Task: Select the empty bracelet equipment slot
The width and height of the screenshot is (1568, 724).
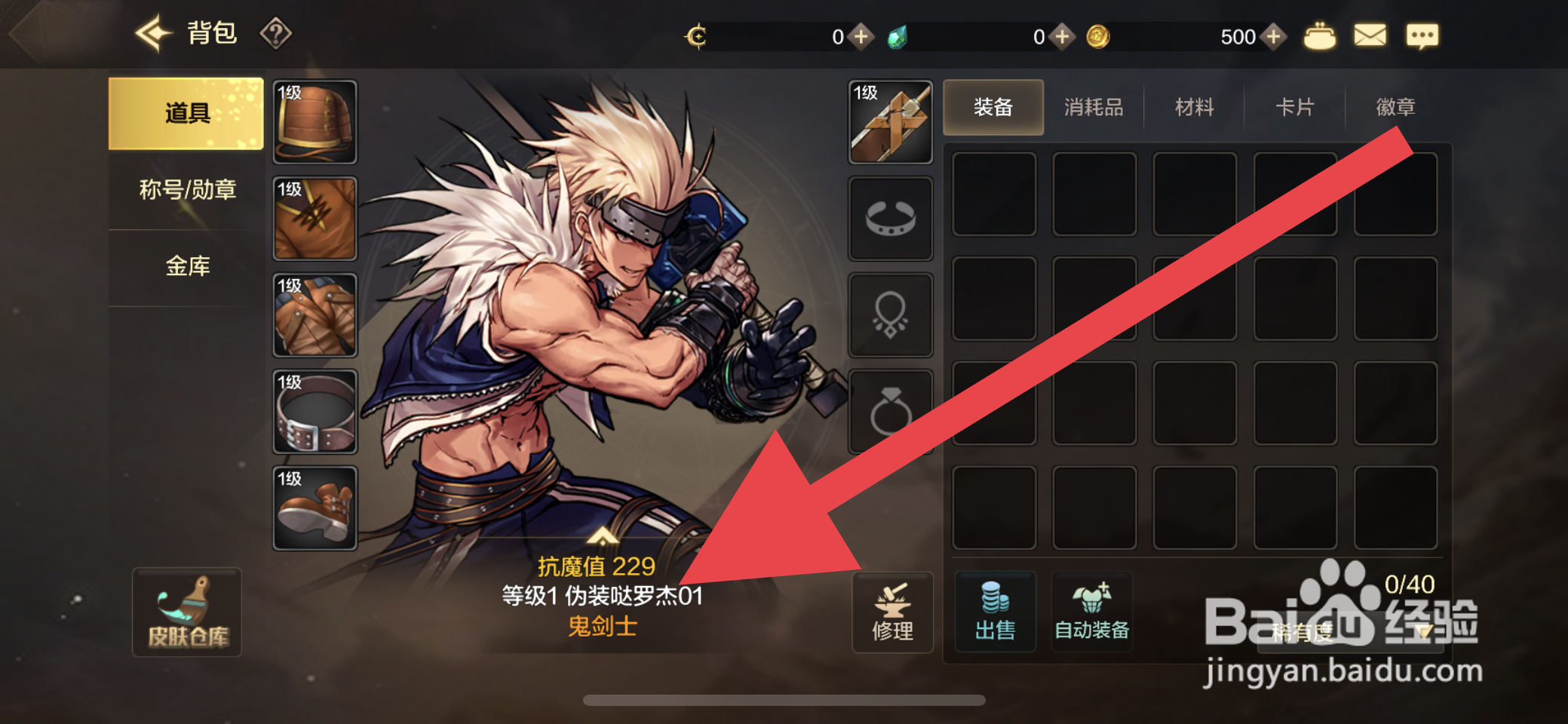Action: (x=891, y=216)
